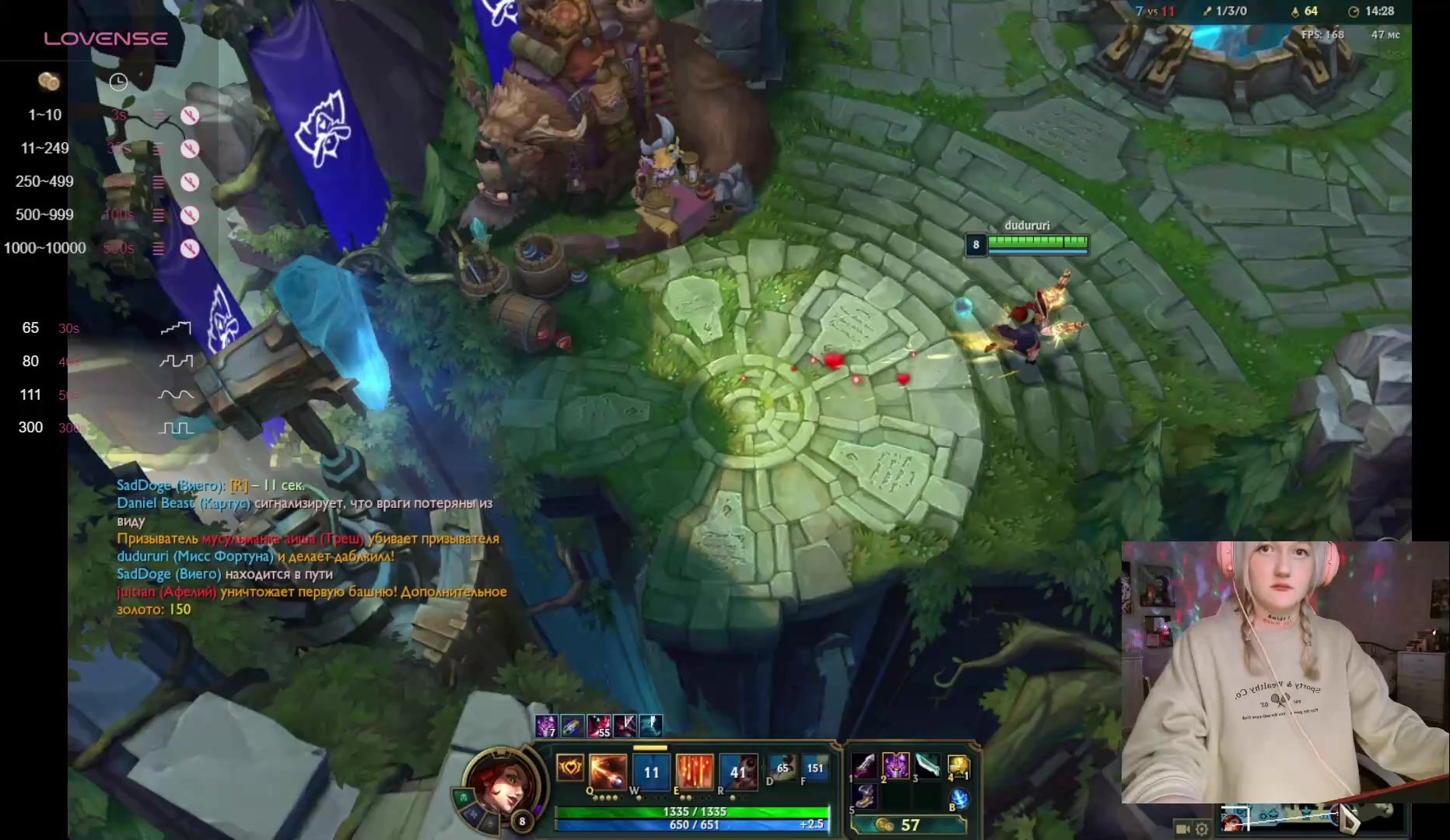The image size is (1450, 840).
Task: Activate the Double Up Q ability
Action: [607, 771]
